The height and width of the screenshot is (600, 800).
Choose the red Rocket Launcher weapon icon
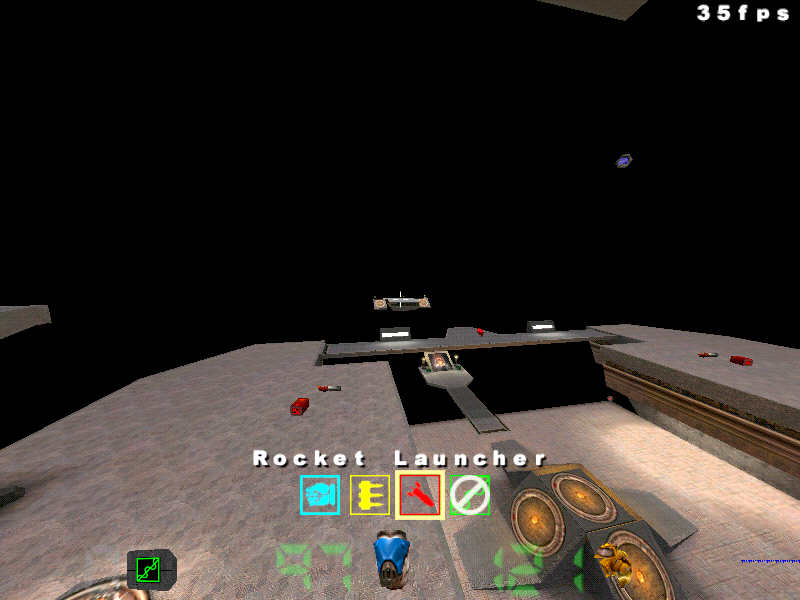point(420,495)
